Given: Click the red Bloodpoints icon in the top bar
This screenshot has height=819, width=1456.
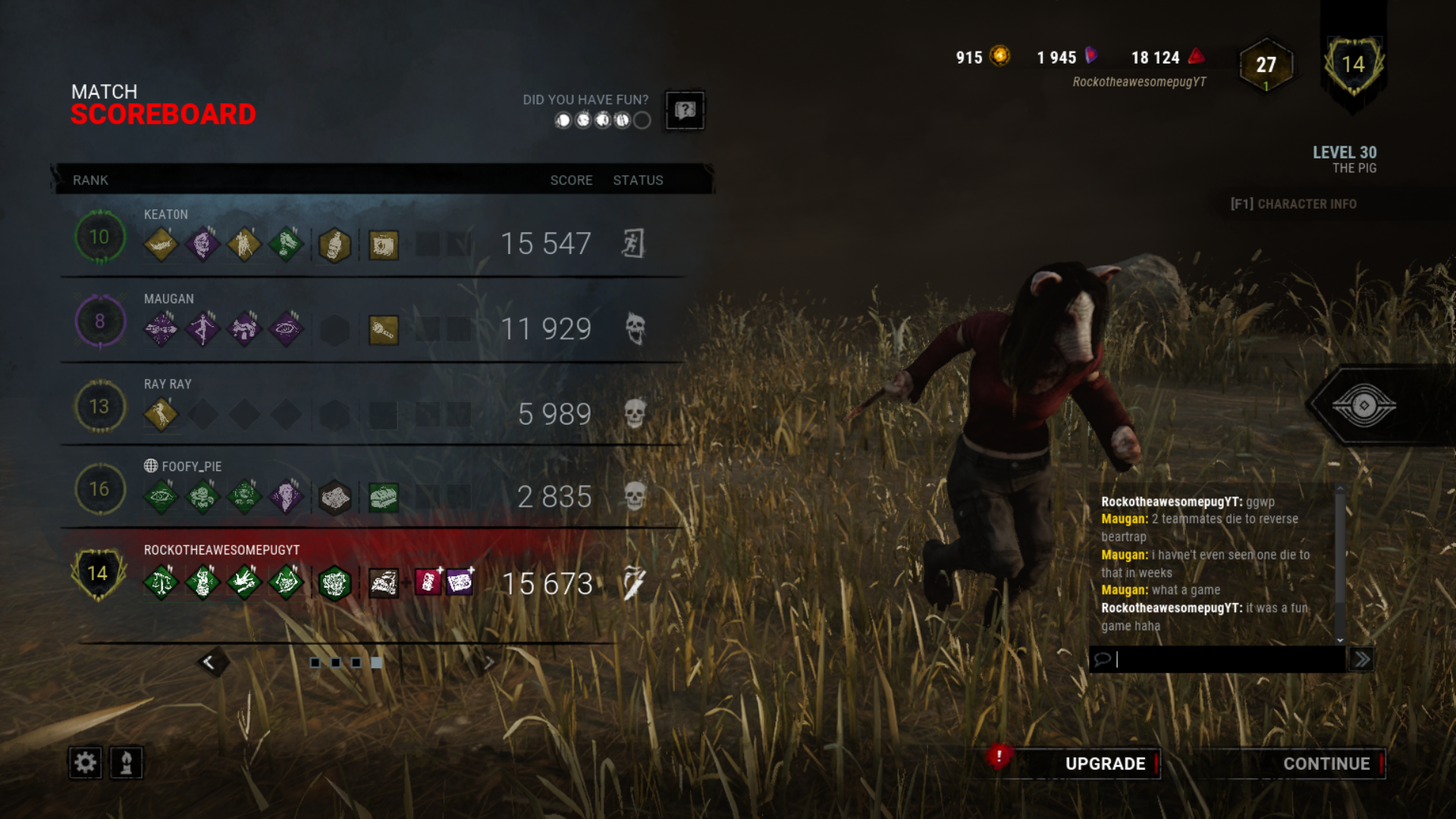Looking at the screenshot, I should point(1196,58).
